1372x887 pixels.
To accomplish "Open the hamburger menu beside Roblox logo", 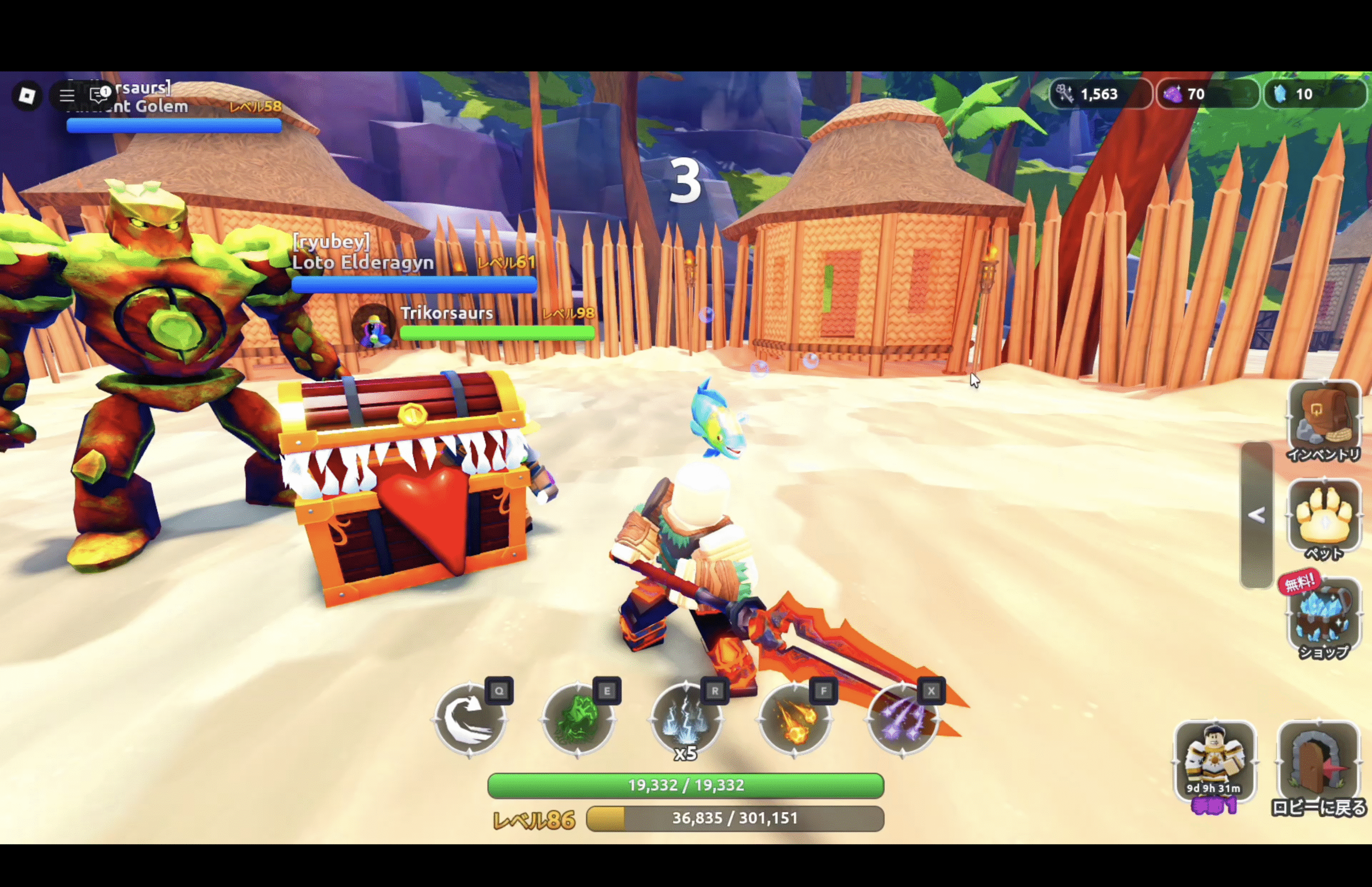I will coord(67,95).
